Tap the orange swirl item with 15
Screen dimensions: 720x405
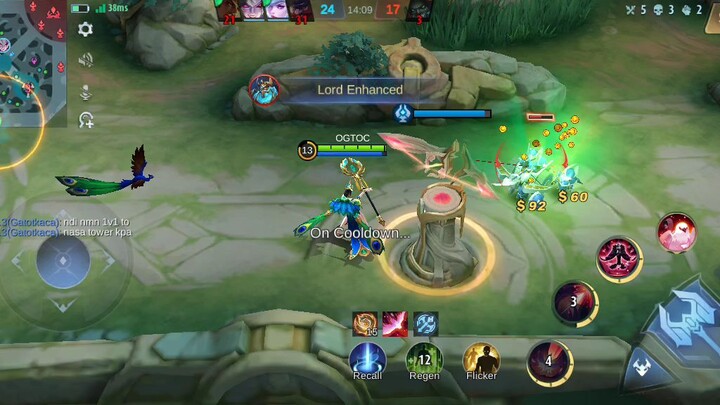click(x=364, y=323)
